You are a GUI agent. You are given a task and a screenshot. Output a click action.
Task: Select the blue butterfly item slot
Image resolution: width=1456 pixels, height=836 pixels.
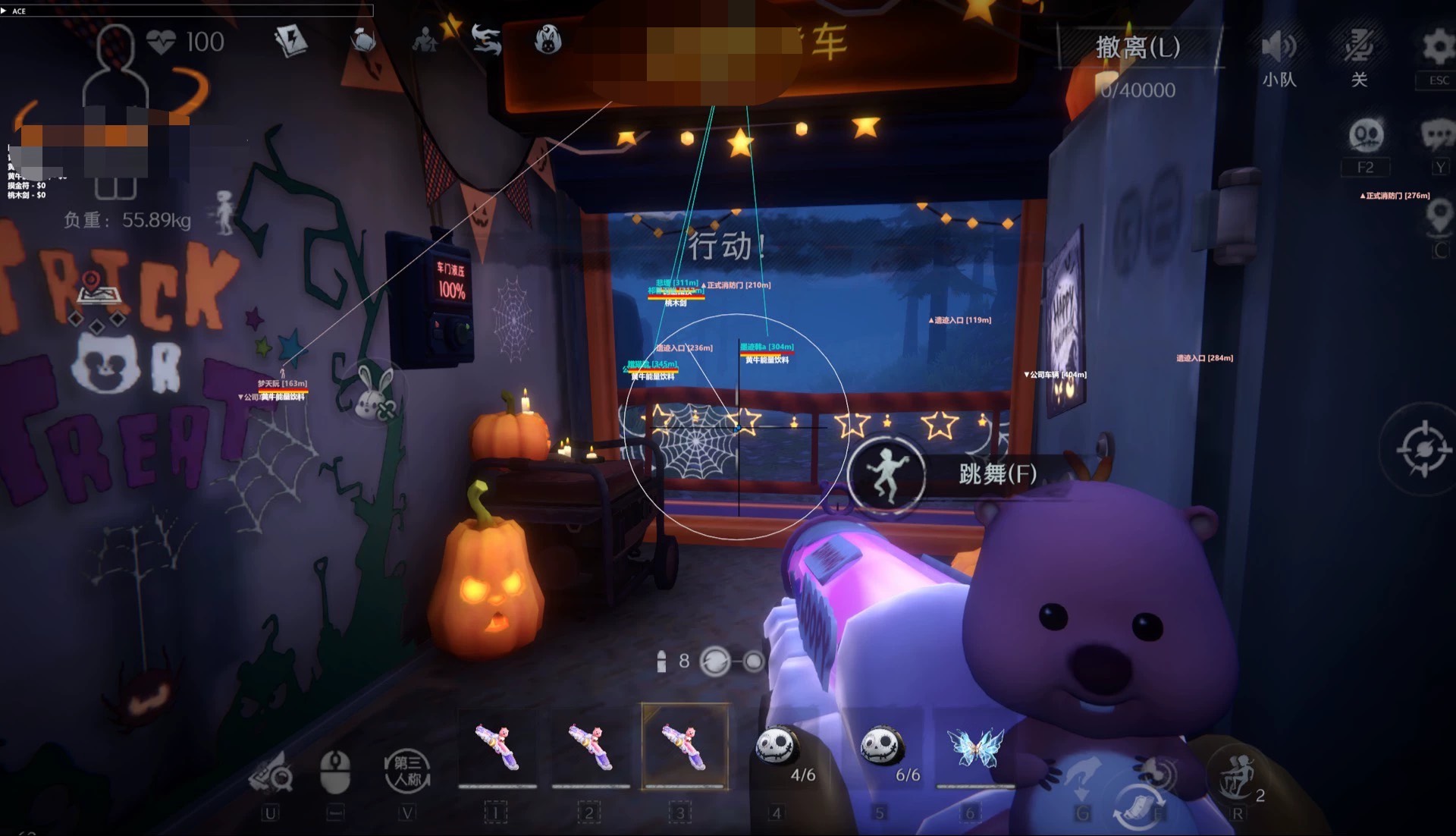974,748
